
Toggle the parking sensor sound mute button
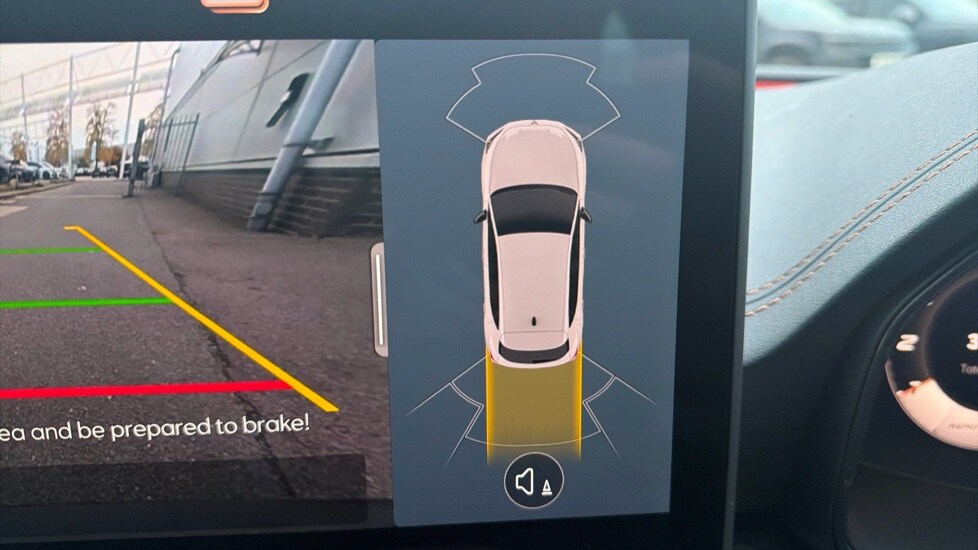533,482
